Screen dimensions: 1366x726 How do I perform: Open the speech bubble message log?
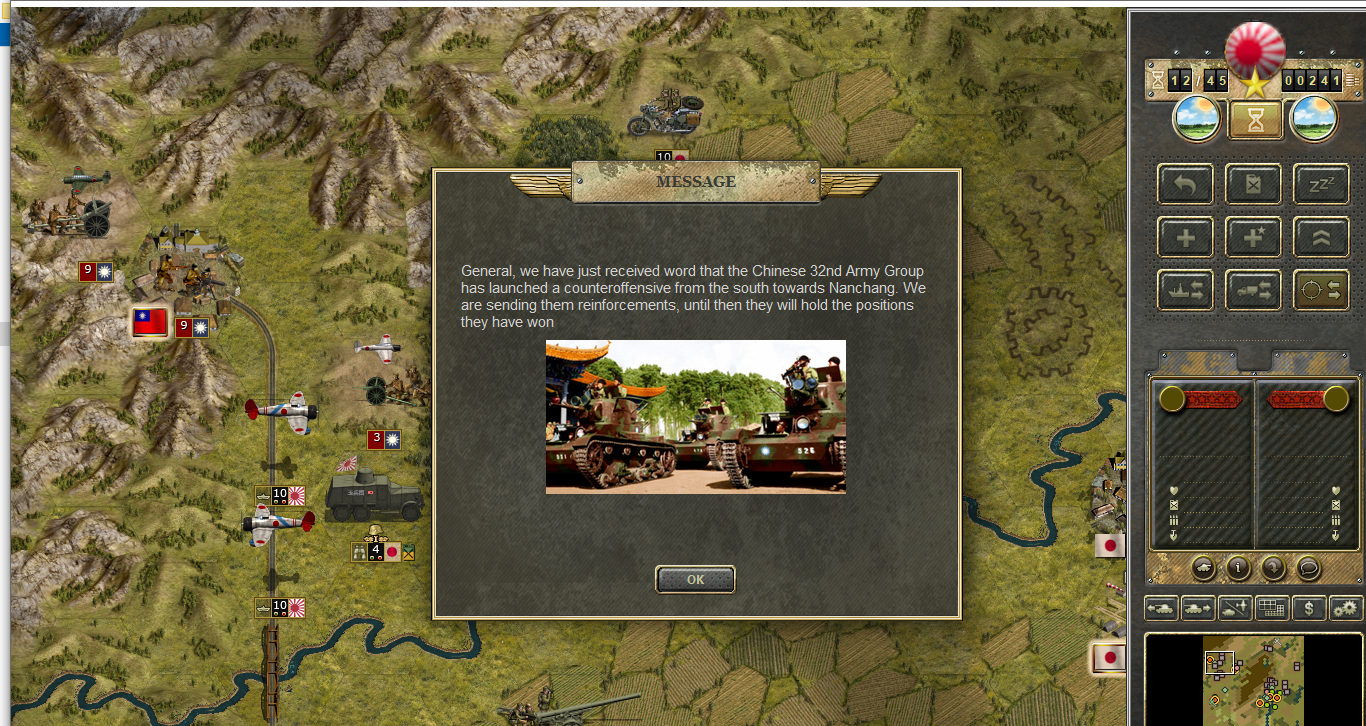(x=1308, y=568)
